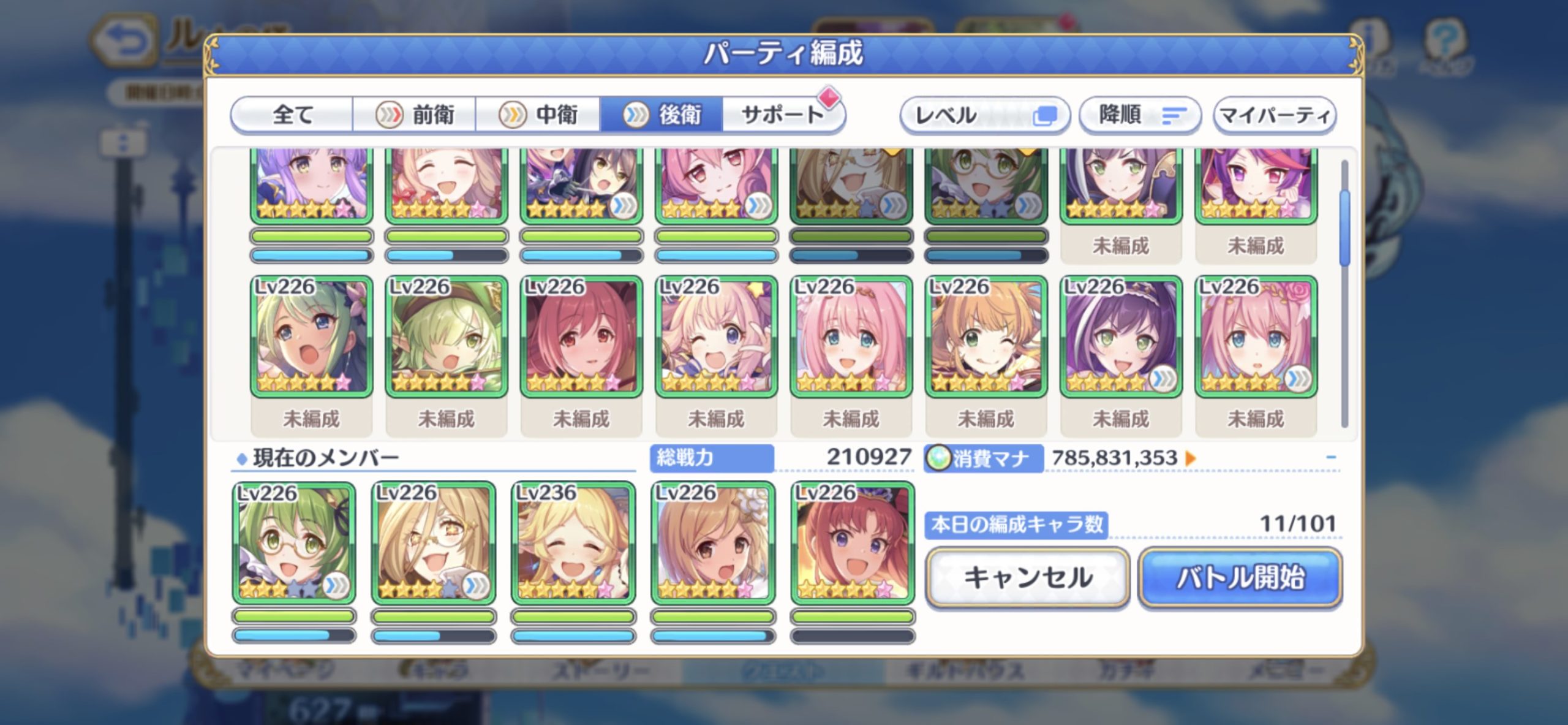Click the orange arrow beside 消費マナ
The image size is (1568, 725).
(1191, 458)
